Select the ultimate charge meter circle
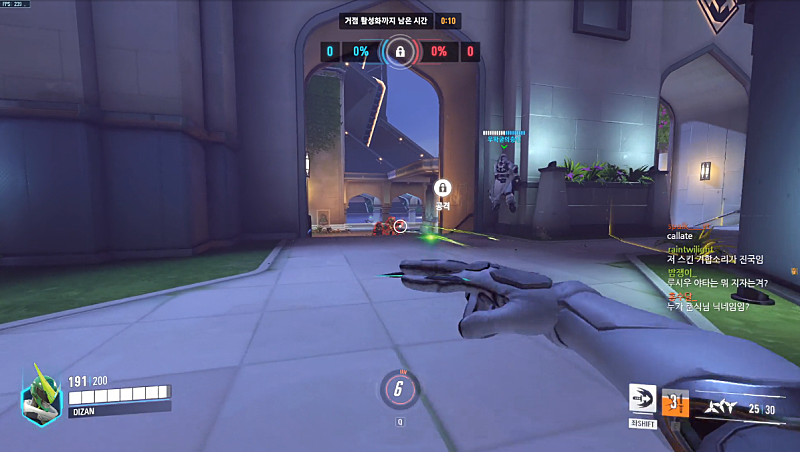The width and height of the screenshot is (800, 452). point(399,390)
